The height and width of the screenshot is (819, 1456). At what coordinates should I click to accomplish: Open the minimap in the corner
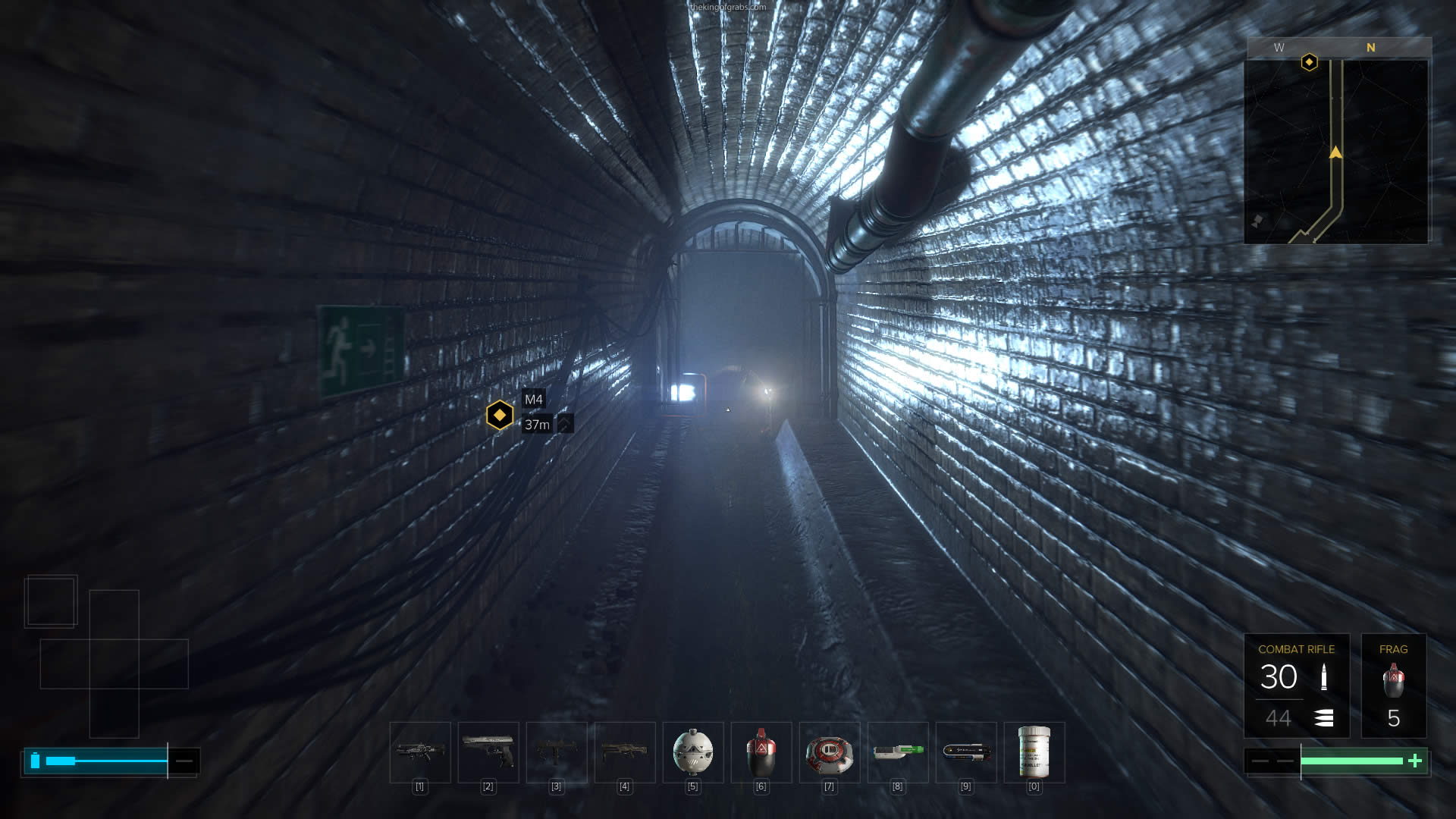point(1336,152)
